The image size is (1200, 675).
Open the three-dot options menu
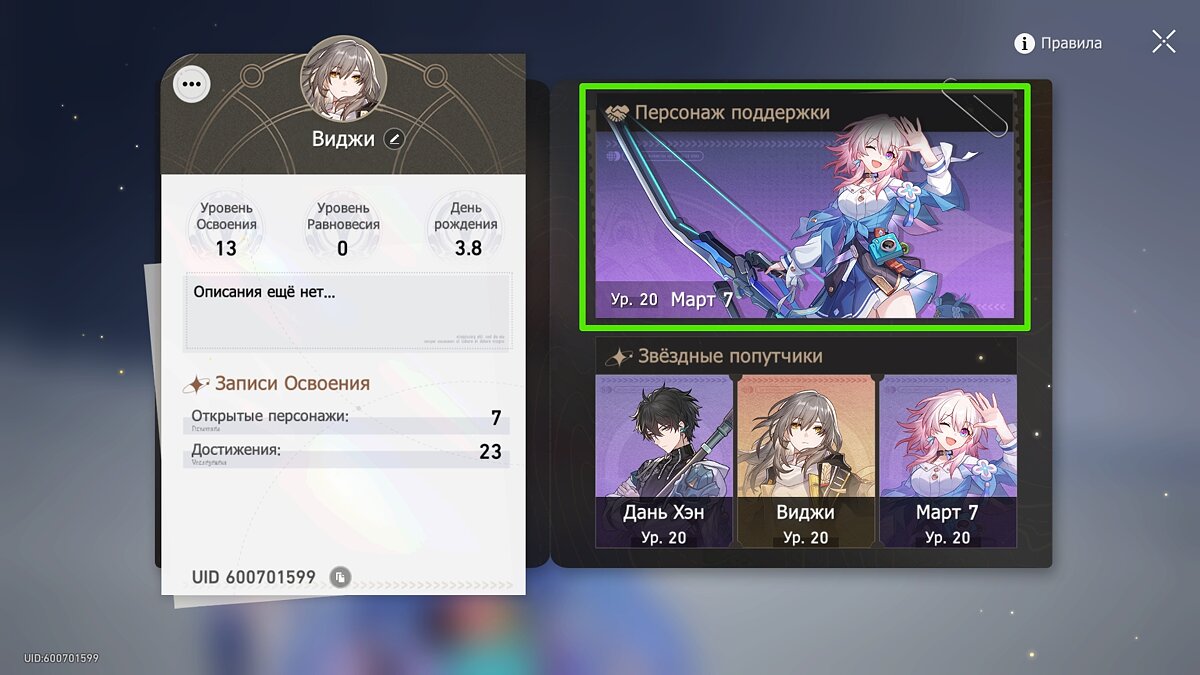(192, 85)
